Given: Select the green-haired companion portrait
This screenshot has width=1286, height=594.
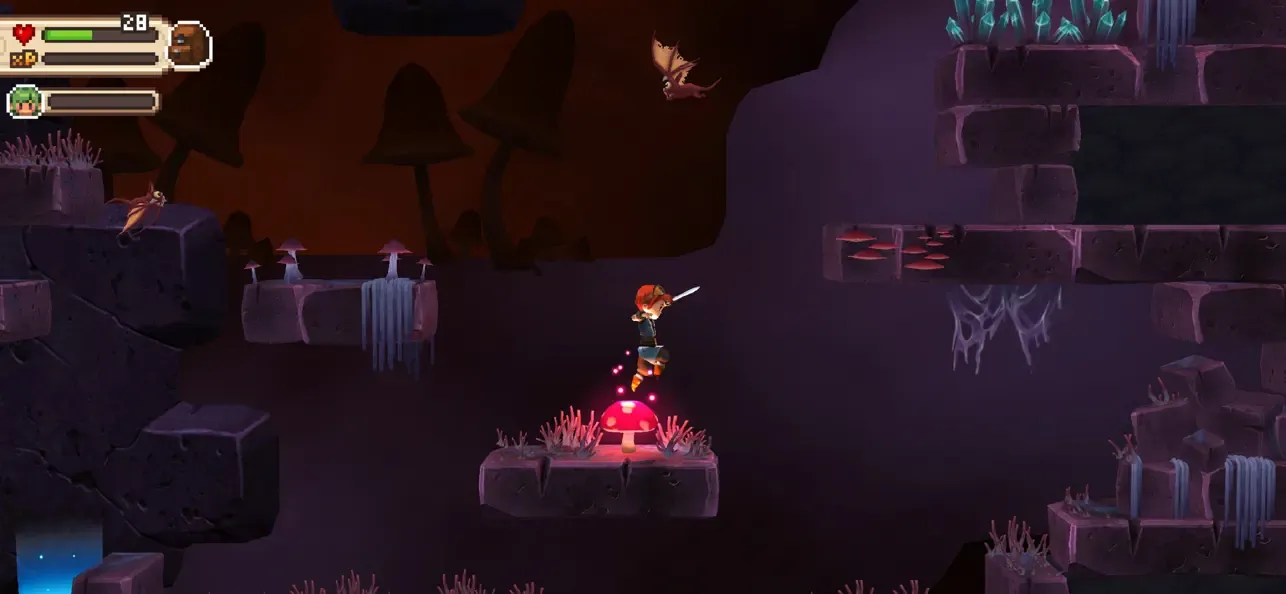Looking at the screenshot, I should pyautogui.click(x=24, y=101).
